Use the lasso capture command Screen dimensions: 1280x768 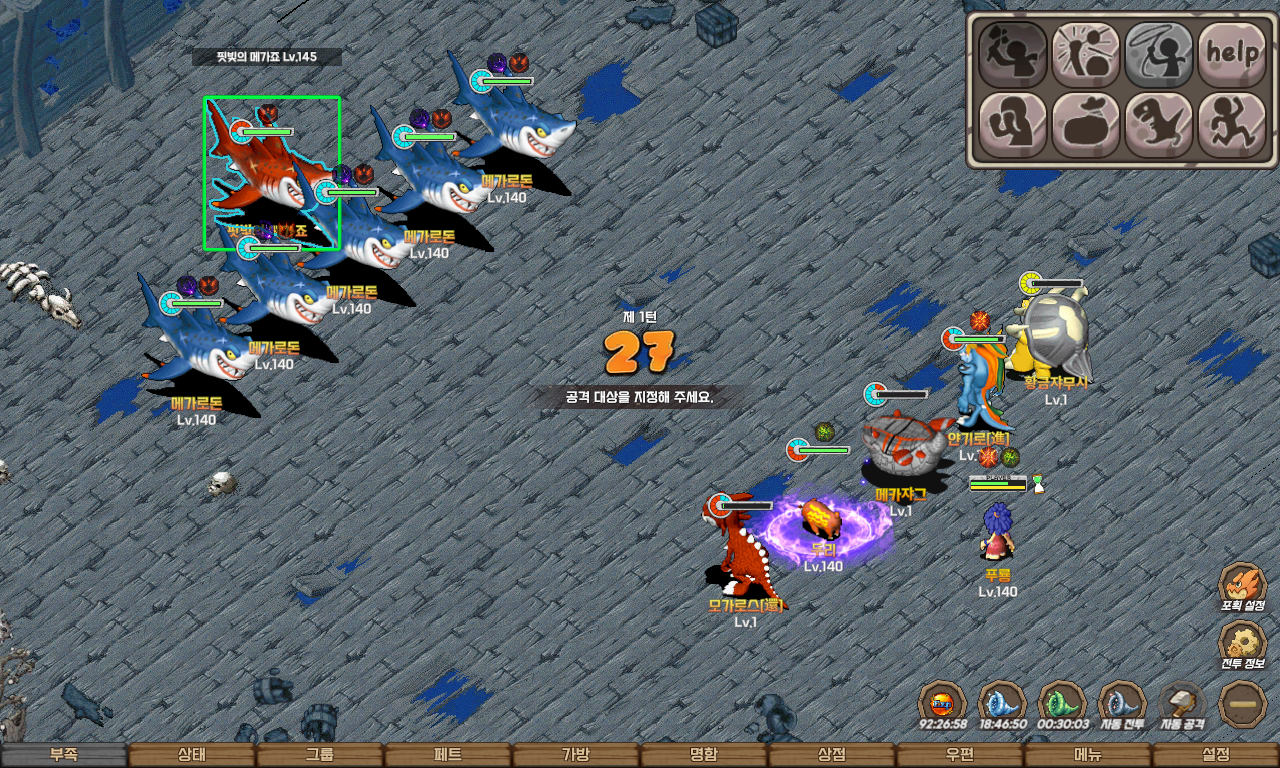1159,54
